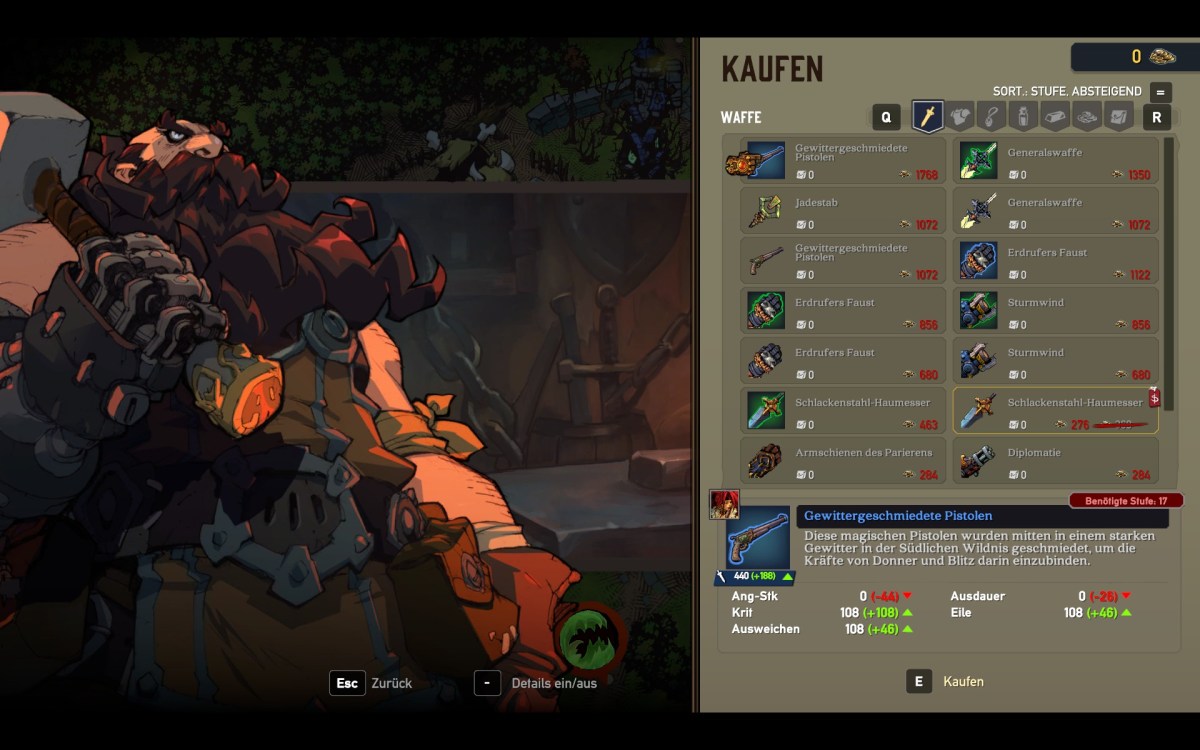Choose the Diplomatie weapon listing
The image size is (1200, 750).
click(x=1055, y=461)
